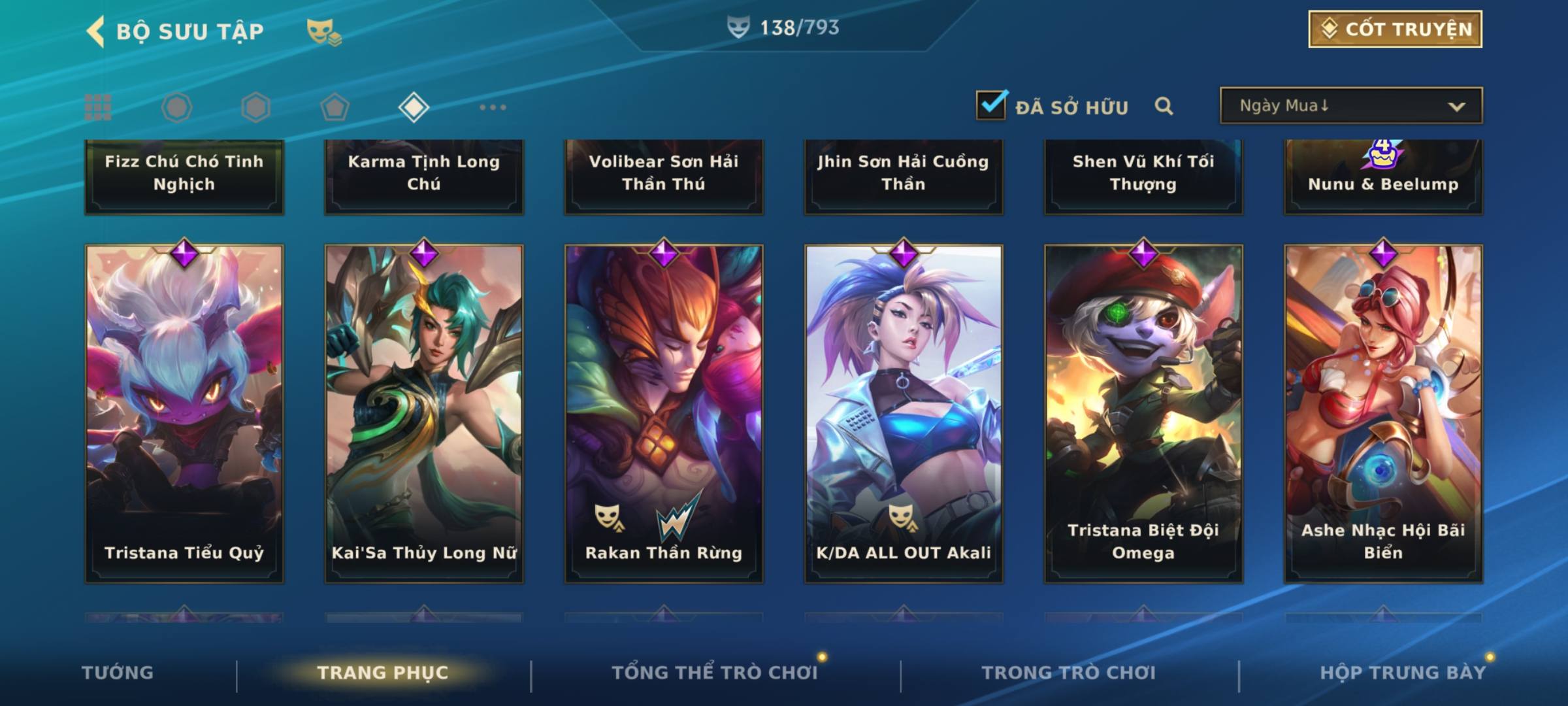
Task: Select the grid all-rarities filter
Action: pyautogui.click(x=98, y=107)
